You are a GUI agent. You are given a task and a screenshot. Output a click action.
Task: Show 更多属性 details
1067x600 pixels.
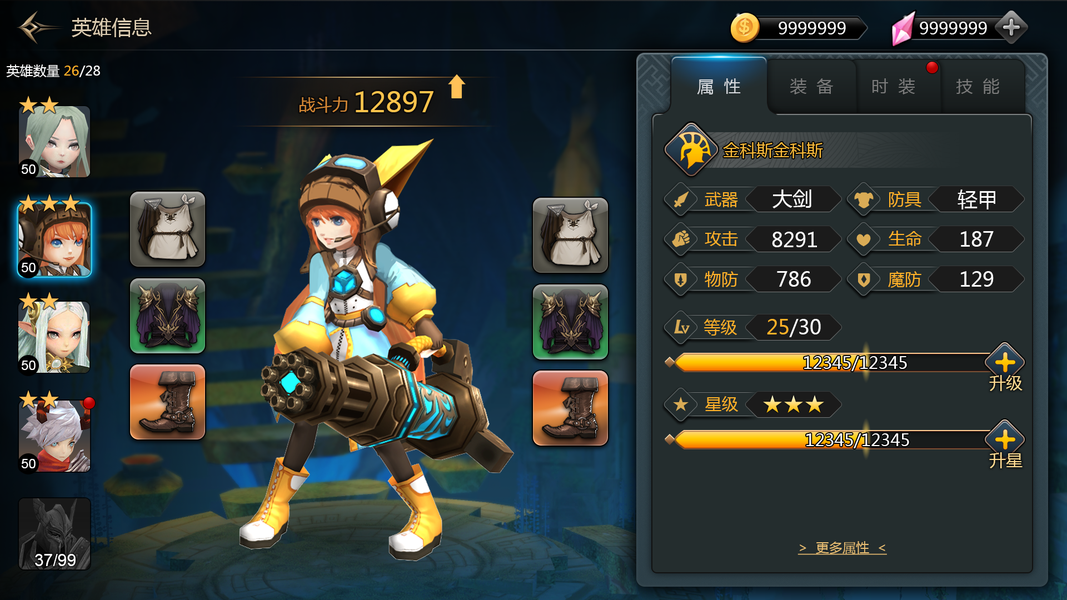coord(842,548)
